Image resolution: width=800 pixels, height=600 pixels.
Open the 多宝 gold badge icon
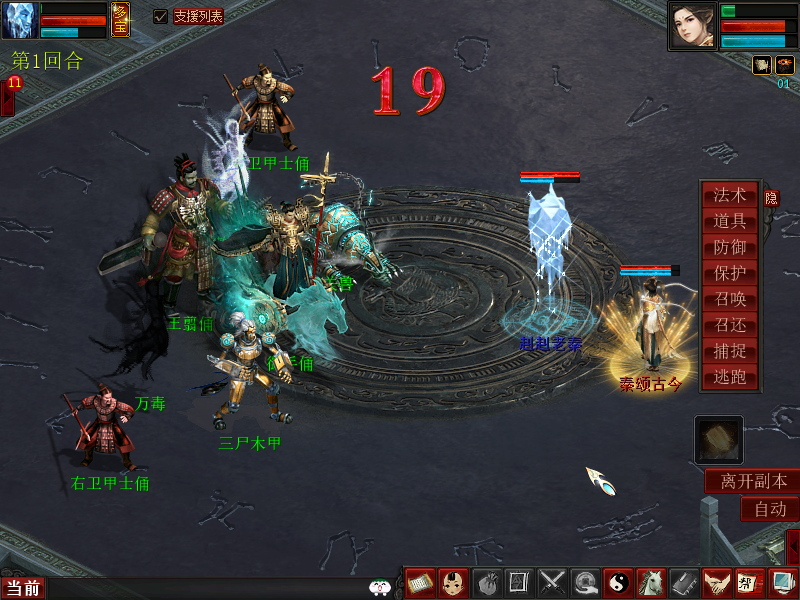pyautogui.click(x=120, y=19)
